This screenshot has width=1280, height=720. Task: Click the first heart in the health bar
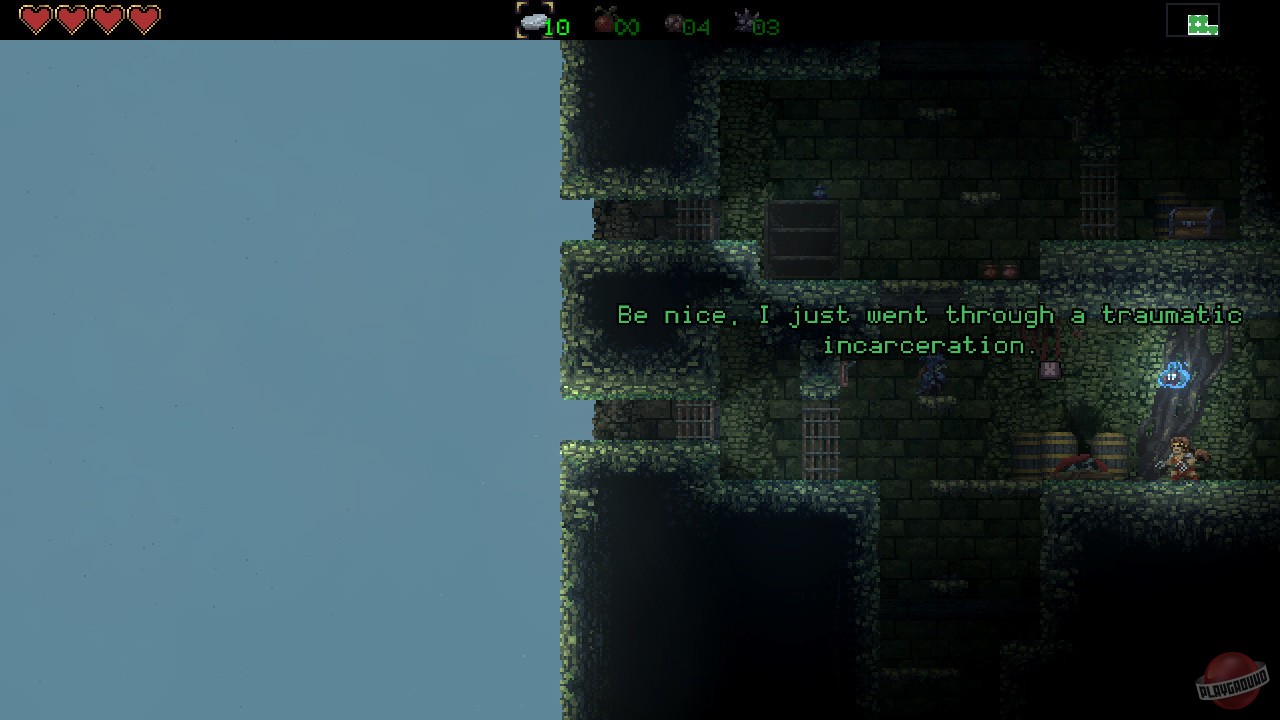[35, 17]
